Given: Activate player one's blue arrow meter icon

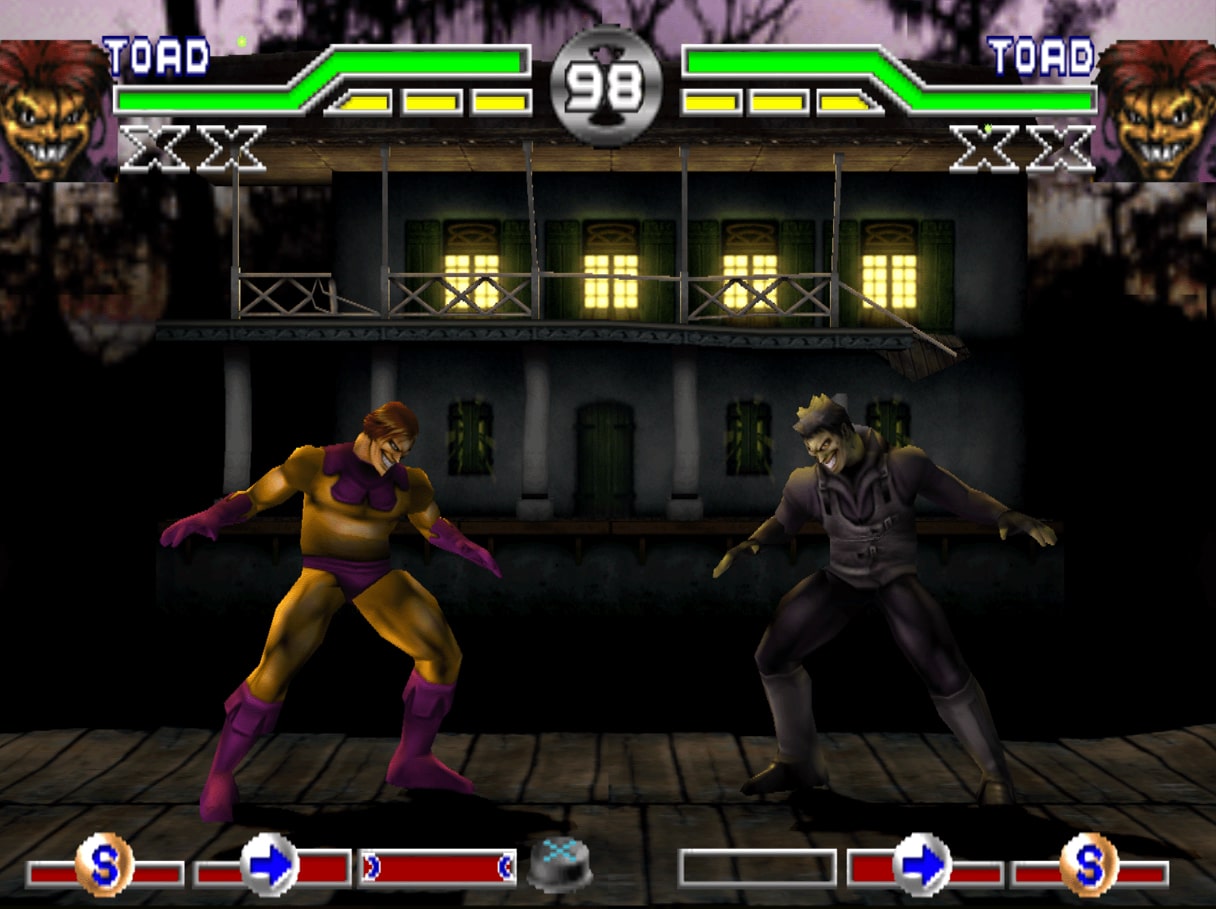Looking at the screenshot, I should [x=270, y=865].
